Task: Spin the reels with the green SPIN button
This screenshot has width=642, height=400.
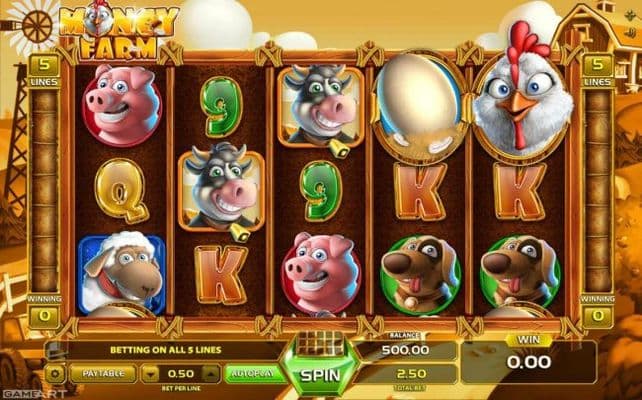Action: [318, 375]
